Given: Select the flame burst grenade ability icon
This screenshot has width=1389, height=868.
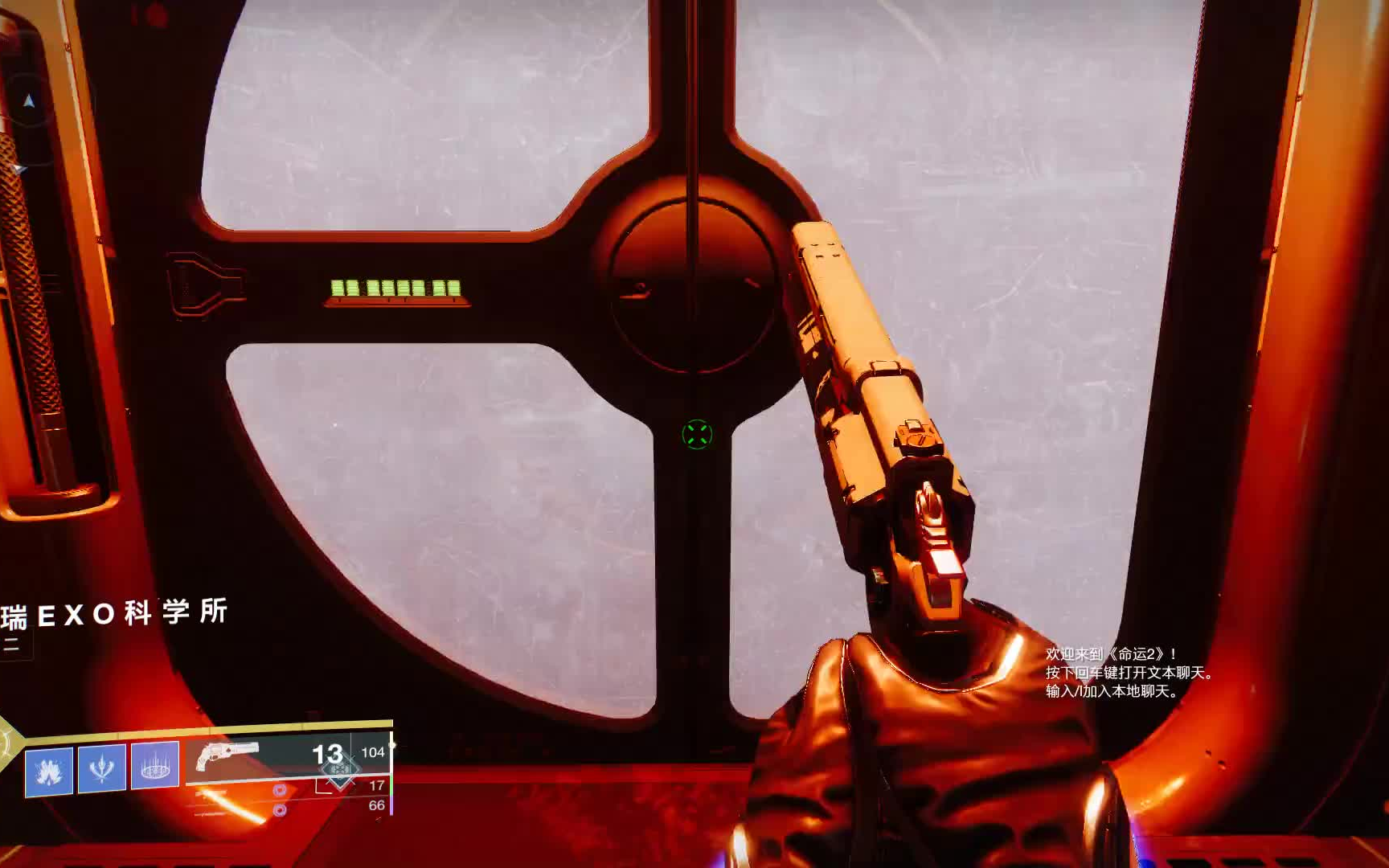Looking at the screenshot, I should (49, 772).
